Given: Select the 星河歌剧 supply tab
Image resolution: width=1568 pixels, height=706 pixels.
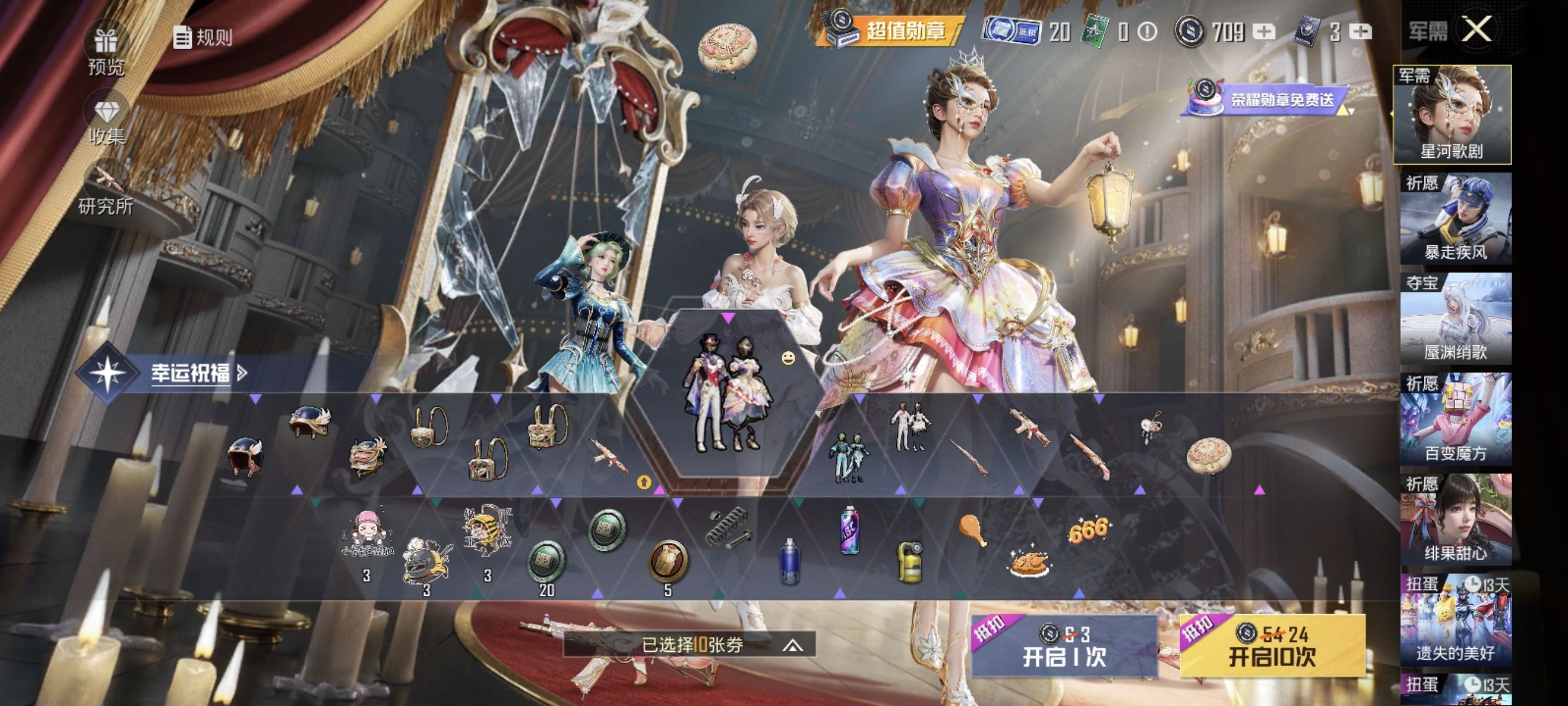Looking at the screenshot, I should coord(1451,115).
